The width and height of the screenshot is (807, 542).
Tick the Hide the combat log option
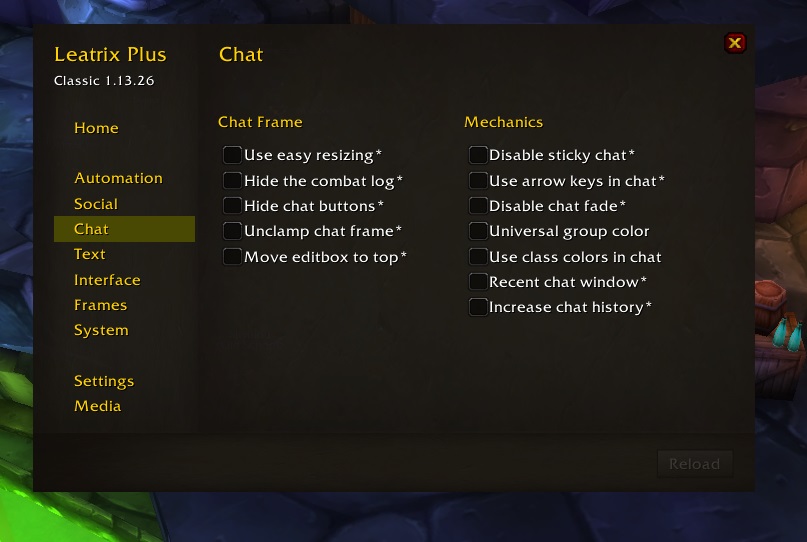point(233,181)
